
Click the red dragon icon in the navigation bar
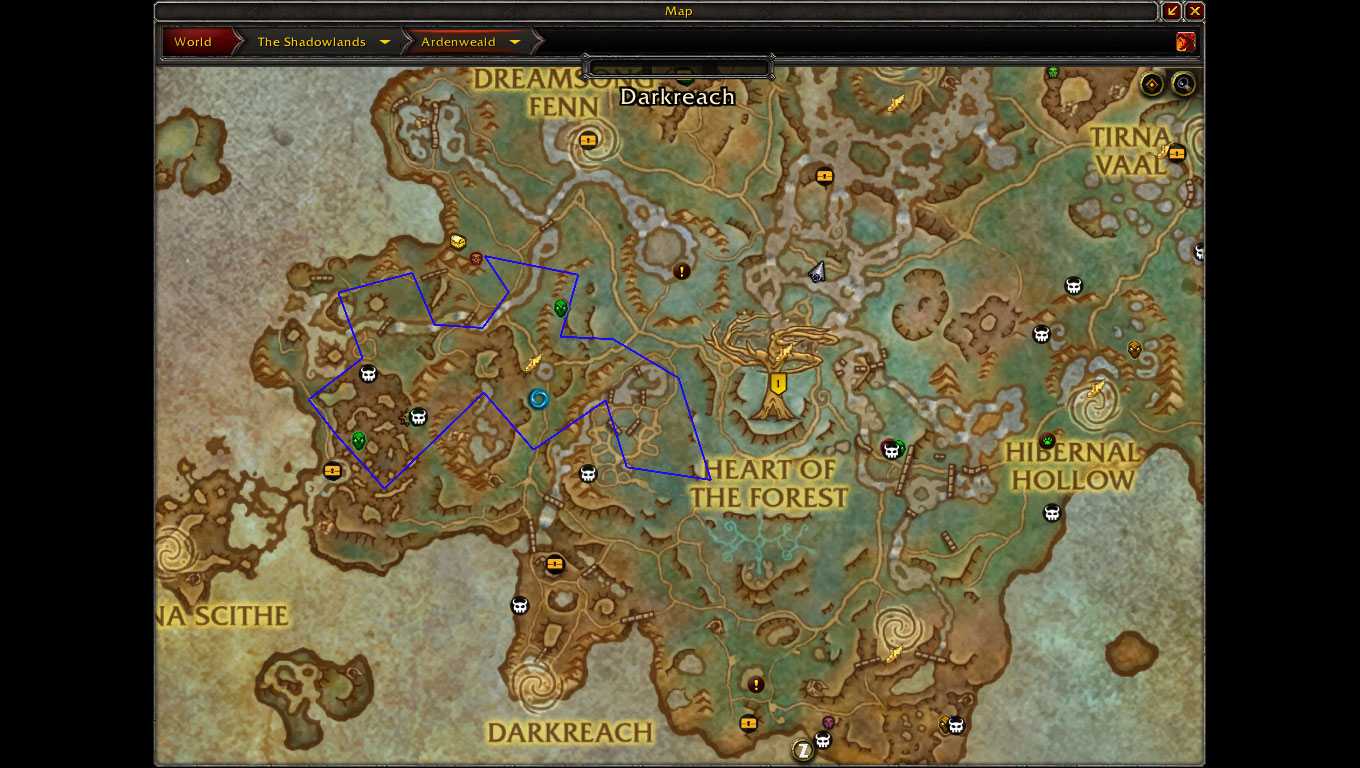click(x=1186, y=42)
